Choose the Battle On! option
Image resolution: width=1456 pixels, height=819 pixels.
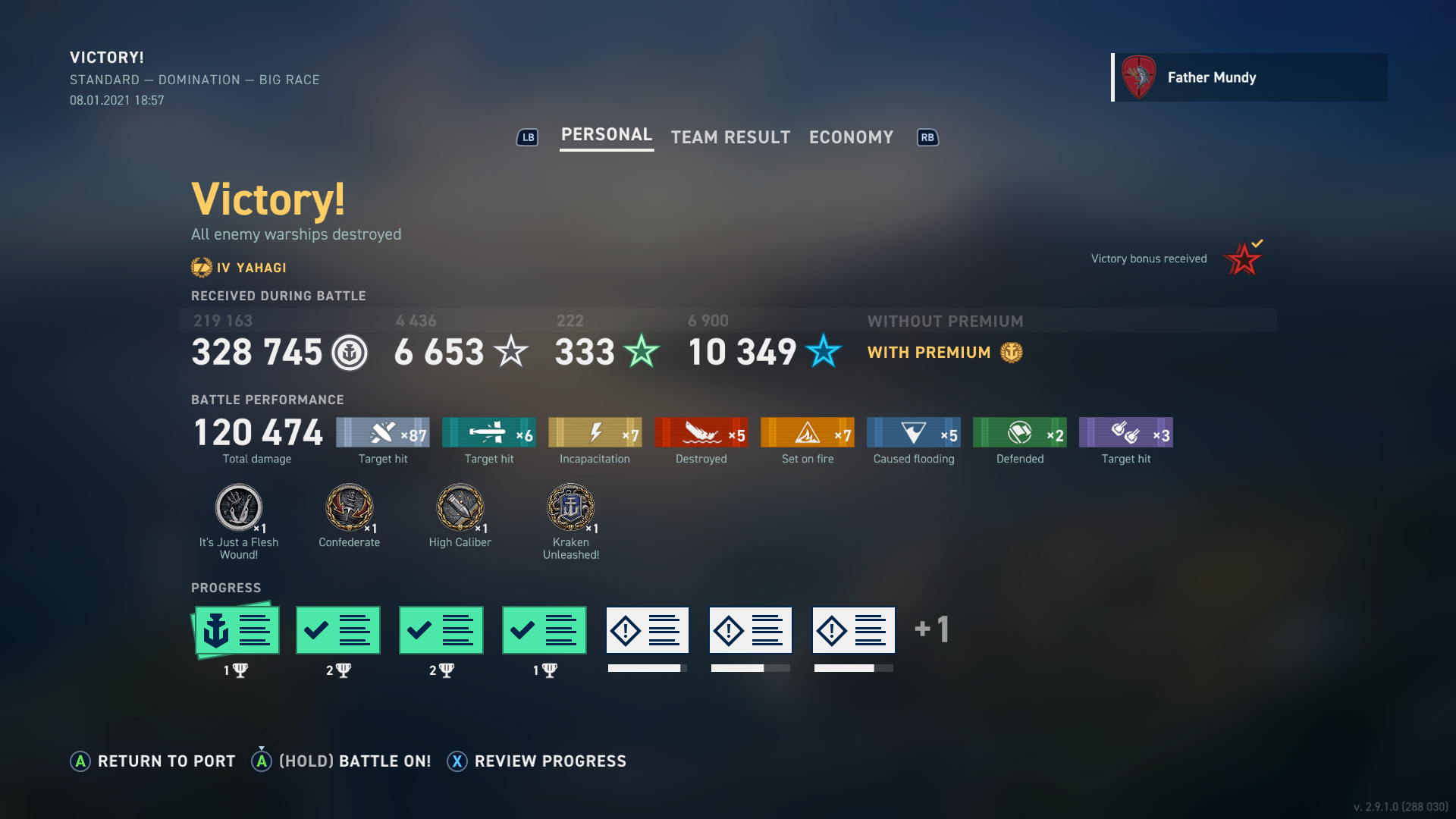[x=341, y=761]
